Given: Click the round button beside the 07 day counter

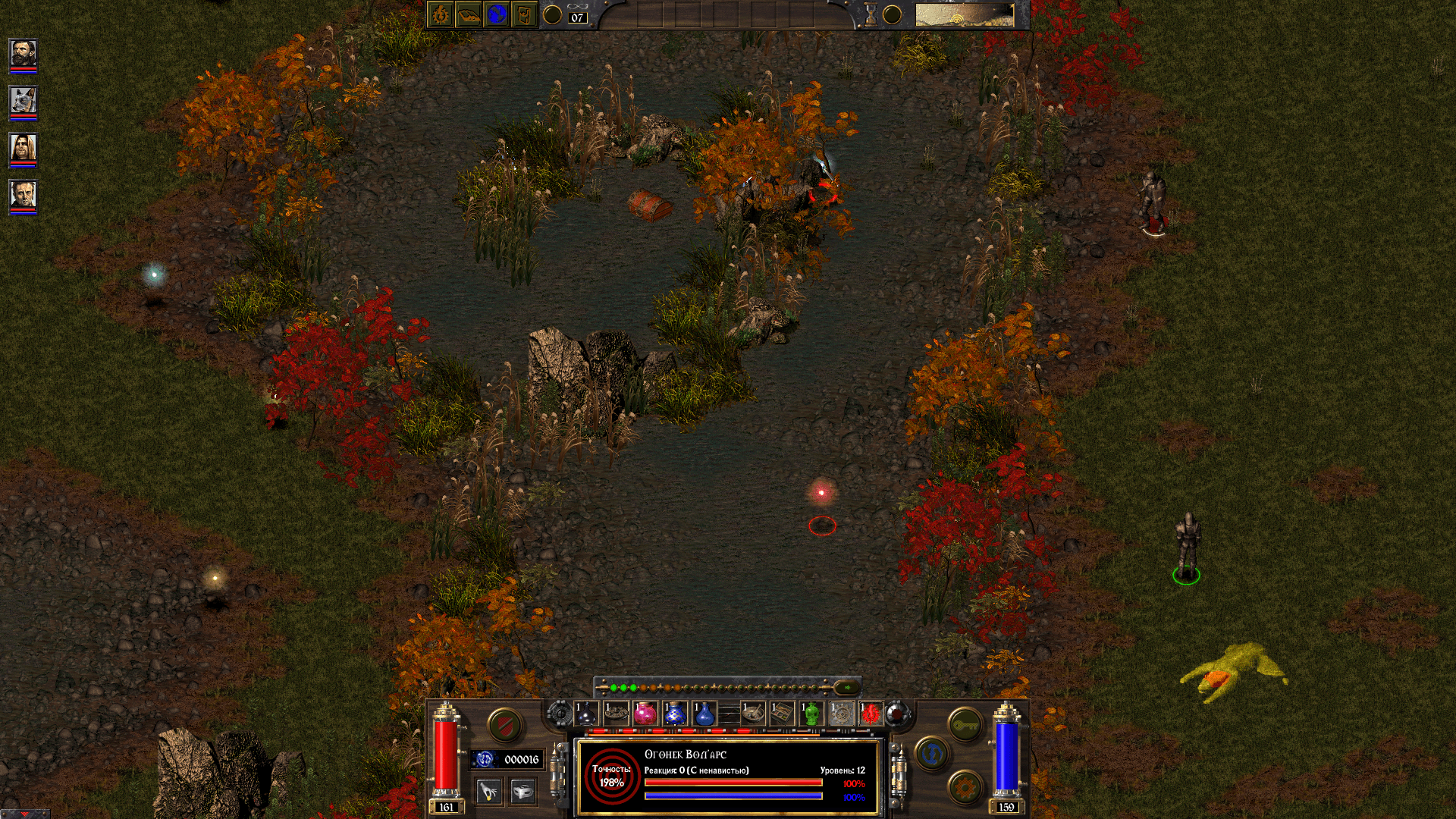Looking at the screenshot, I should [552, 14].
